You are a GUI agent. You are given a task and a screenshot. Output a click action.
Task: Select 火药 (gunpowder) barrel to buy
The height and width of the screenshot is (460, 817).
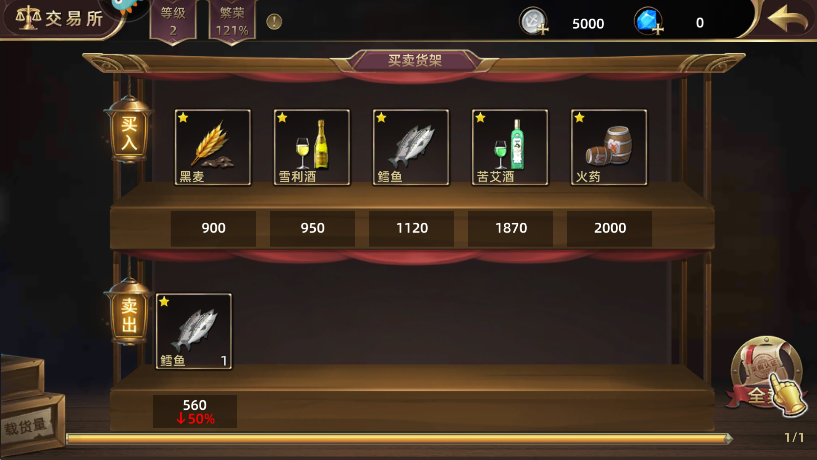tap(608, 147)
